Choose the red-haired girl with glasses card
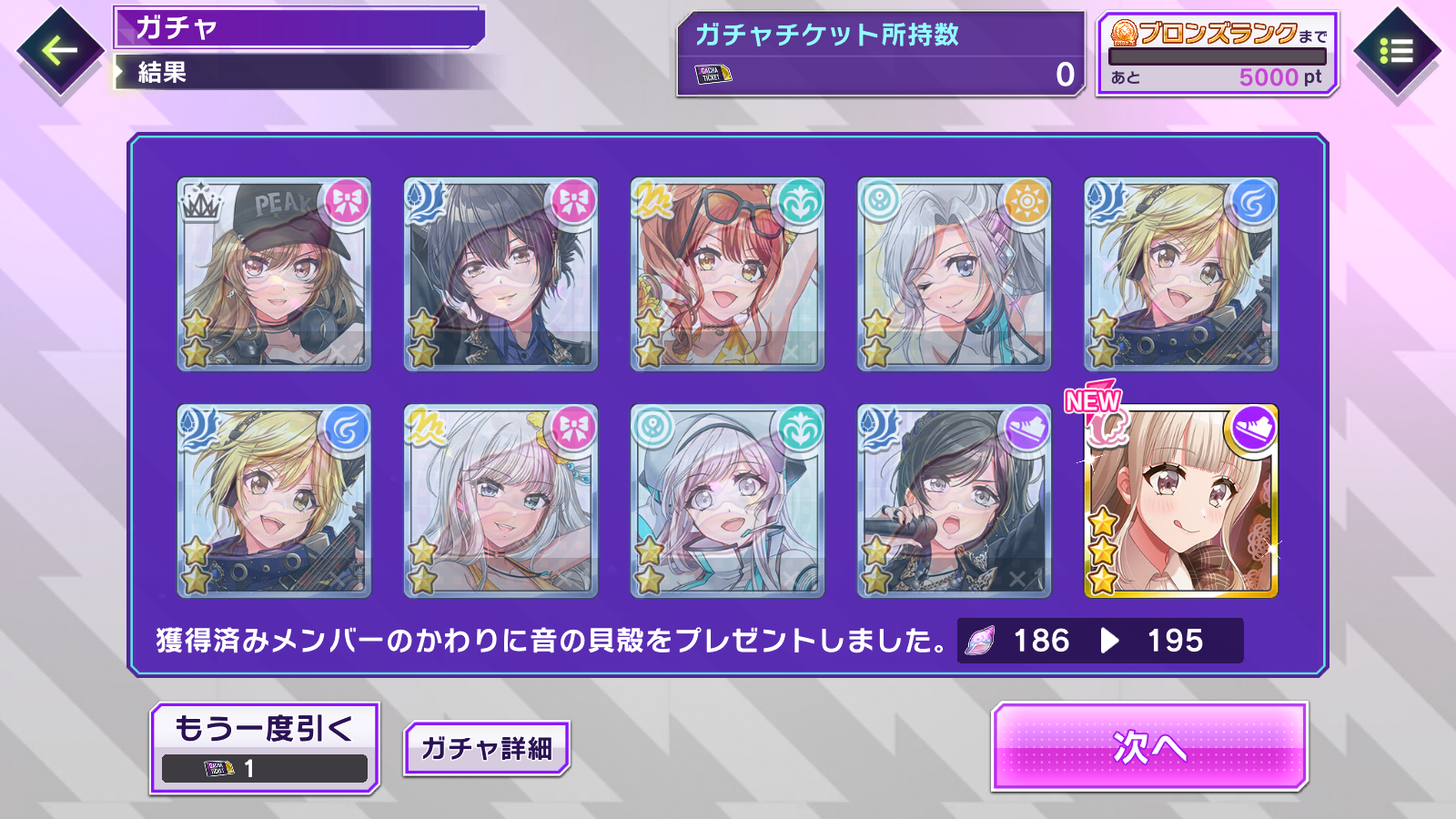Screen dimensions: 1456x819 coord(727,274)
